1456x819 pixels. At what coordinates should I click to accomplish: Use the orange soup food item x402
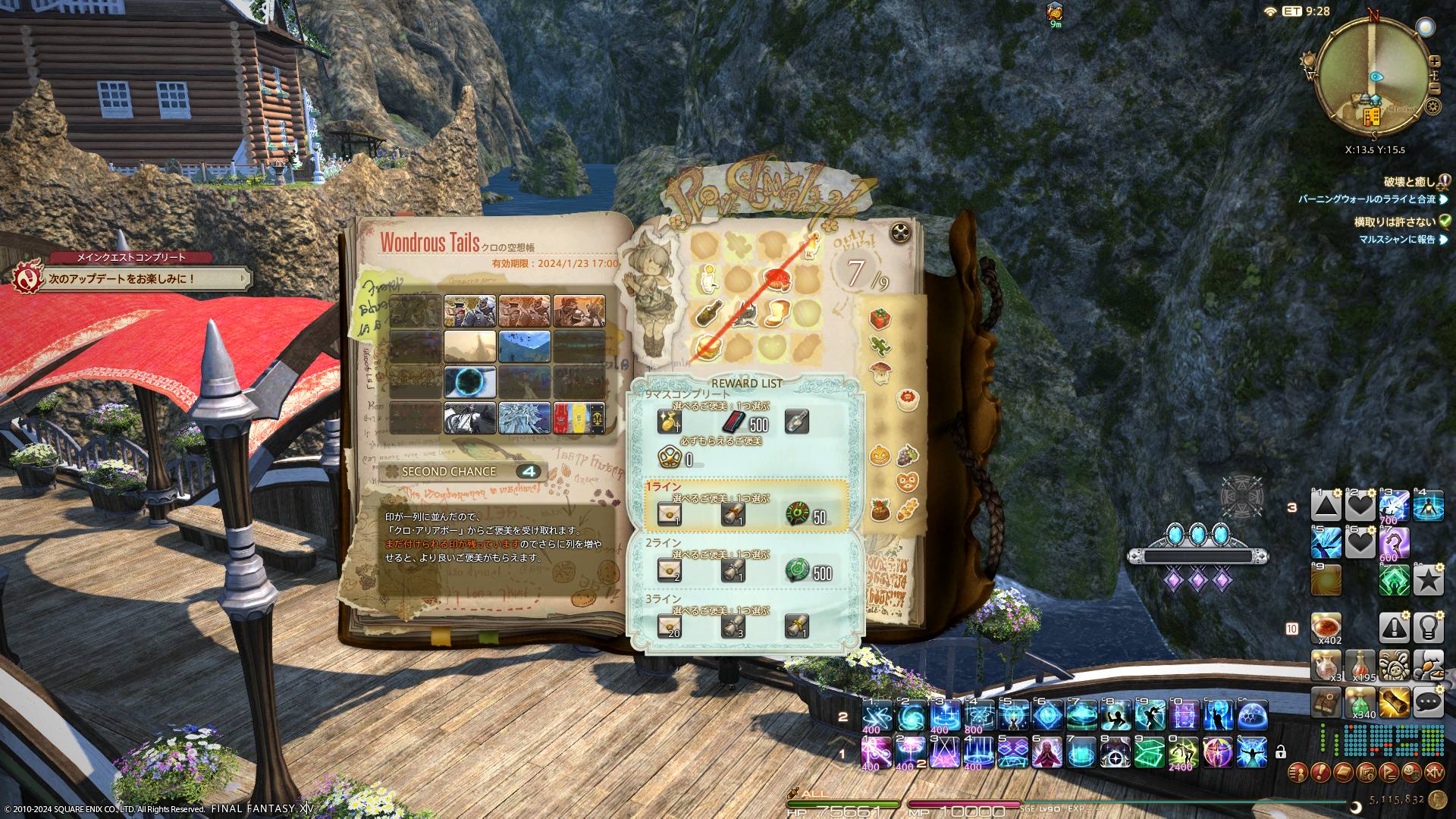(x=1326, y=627)
